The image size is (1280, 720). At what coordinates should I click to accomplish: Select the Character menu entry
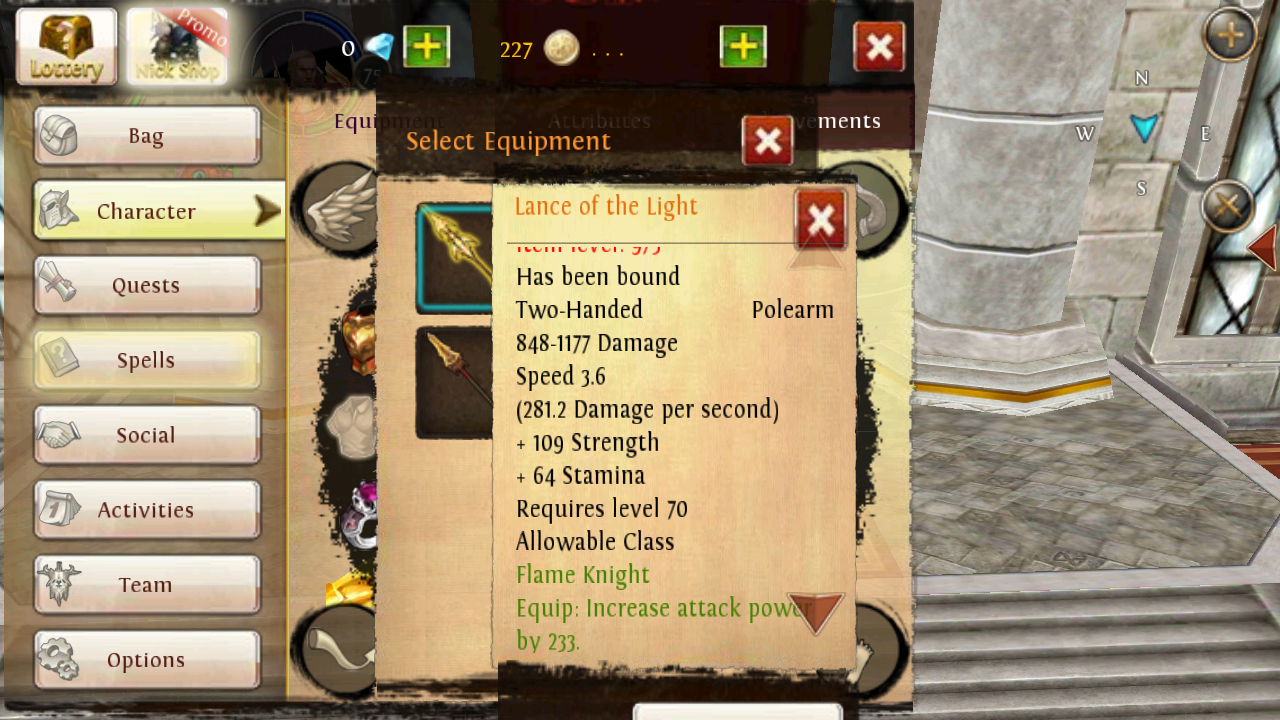(147, 211)
